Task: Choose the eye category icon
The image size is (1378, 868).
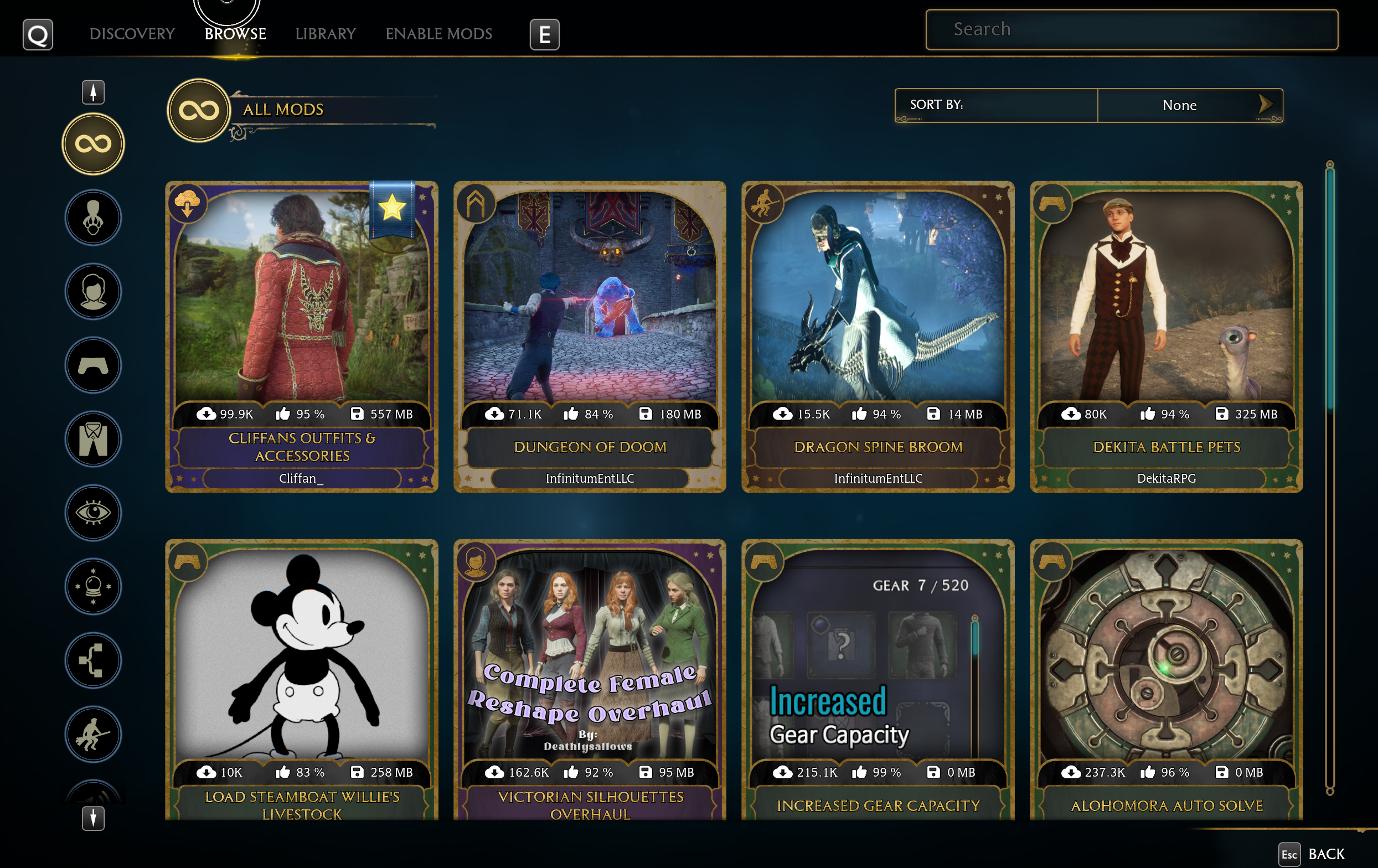Action: (93, 512)
